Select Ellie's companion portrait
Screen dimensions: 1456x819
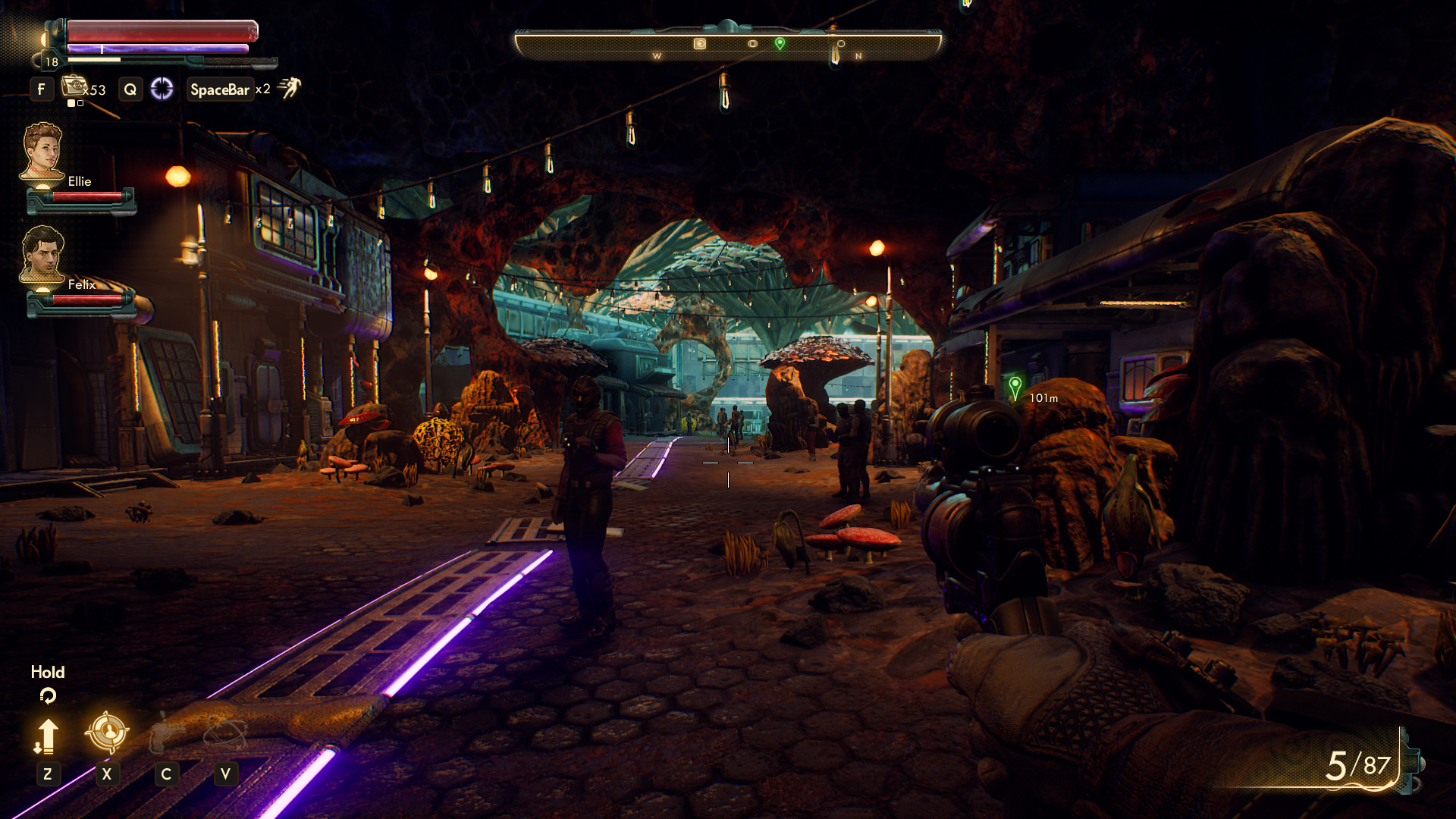tap(42, 152)
